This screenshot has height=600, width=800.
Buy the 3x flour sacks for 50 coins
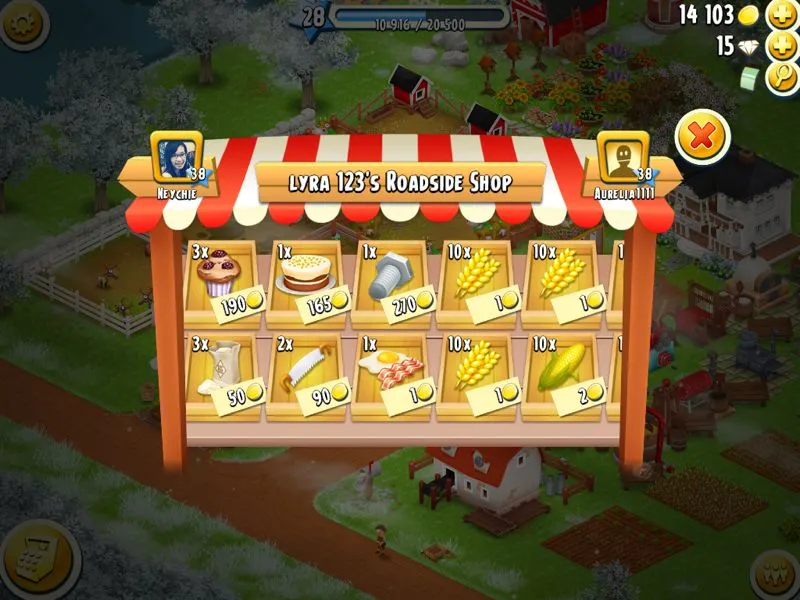pos(222,372)
